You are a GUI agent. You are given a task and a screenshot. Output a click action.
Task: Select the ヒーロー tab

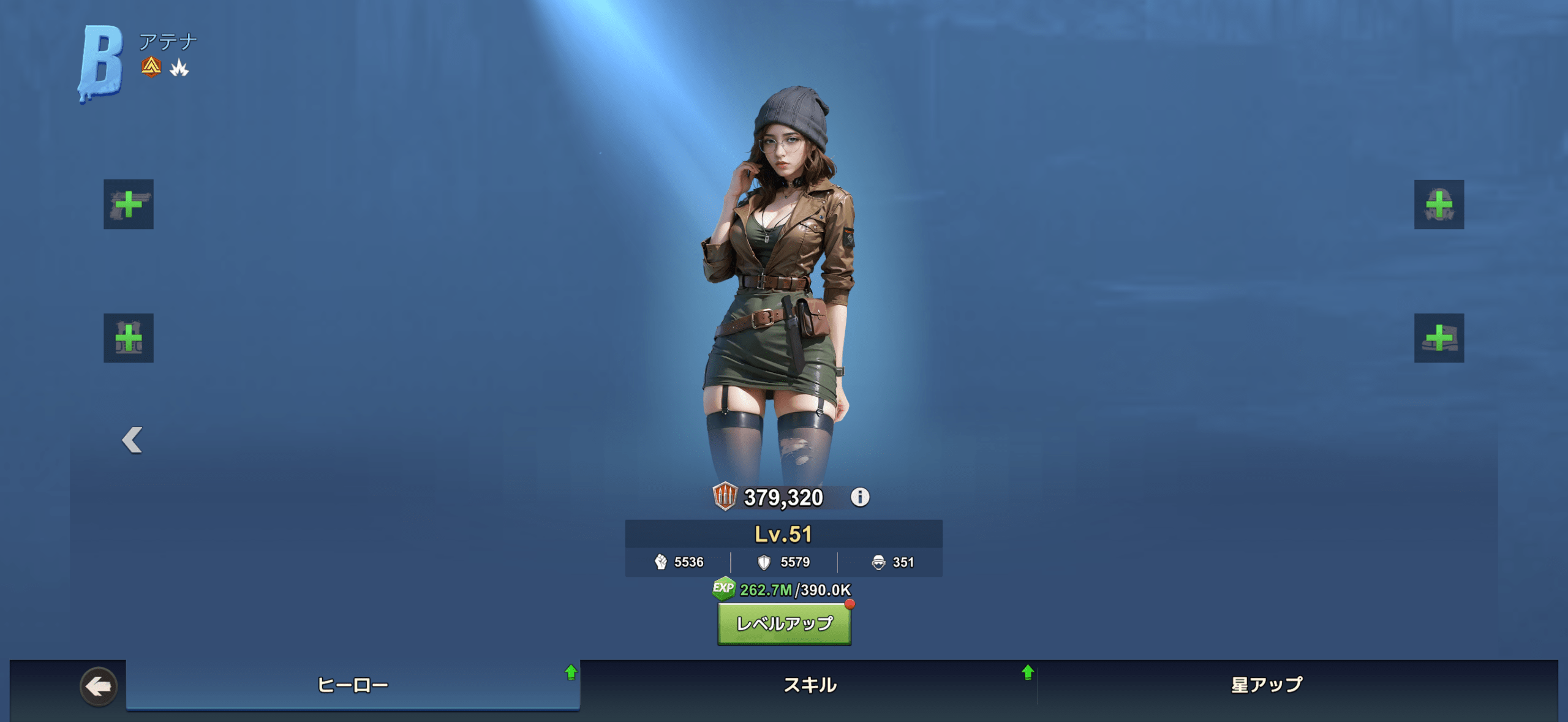pyautogui.click(x=353, y=685)
